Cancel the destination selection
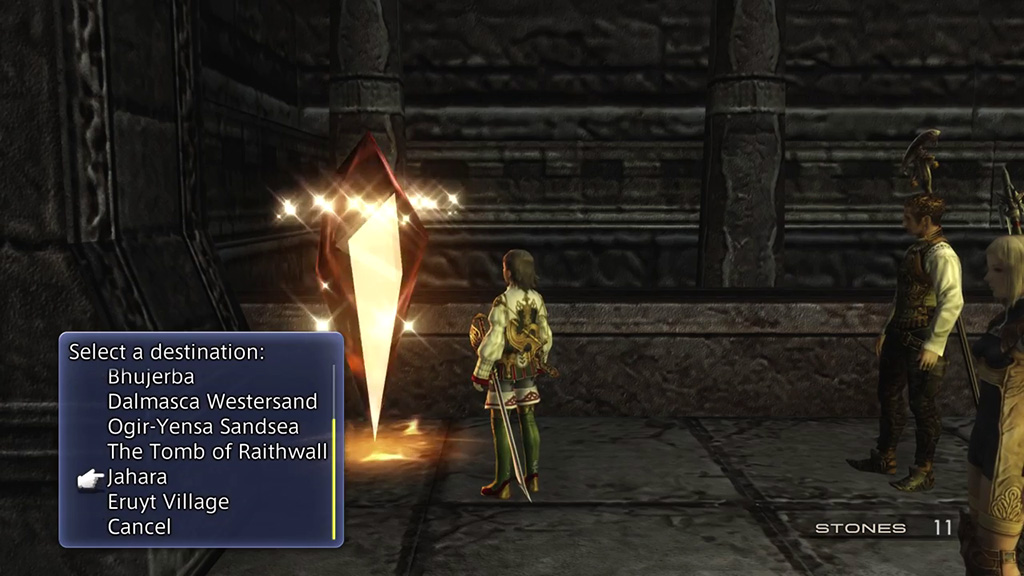This screenshot has height=576, width=1024. (139, 527)
